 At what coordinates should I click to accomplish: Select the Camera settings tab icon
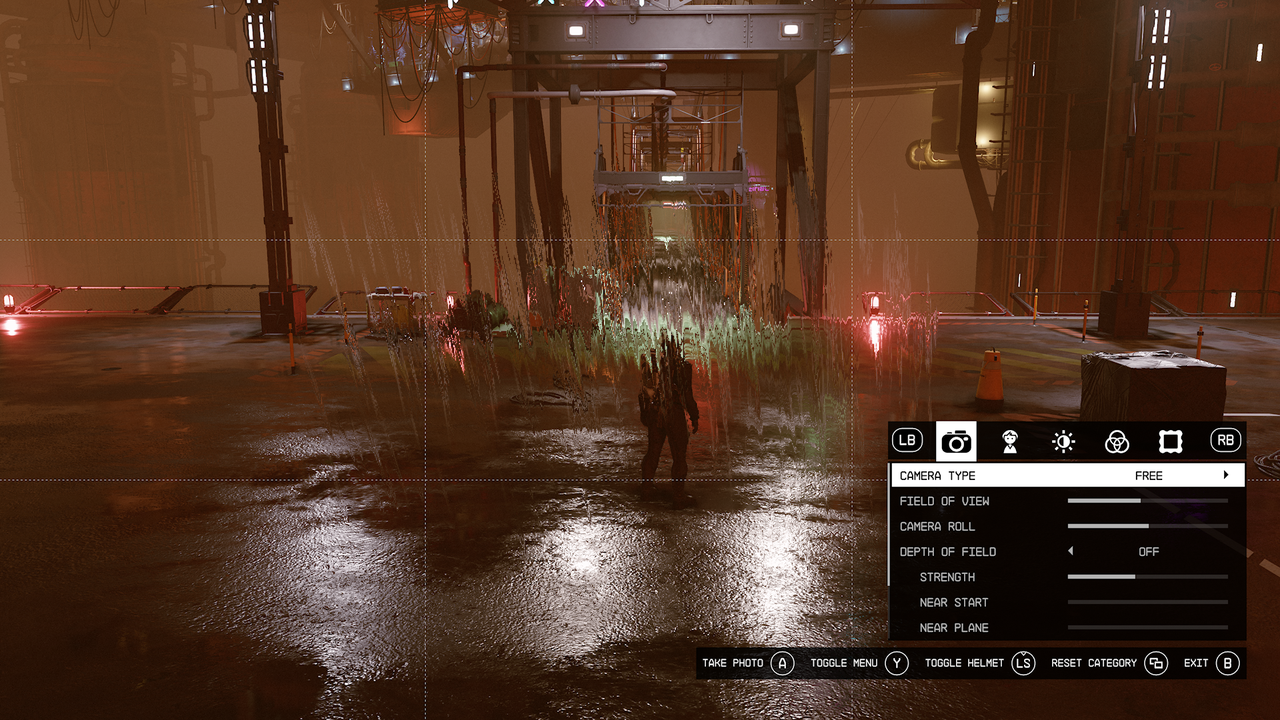tap(956, 440)
